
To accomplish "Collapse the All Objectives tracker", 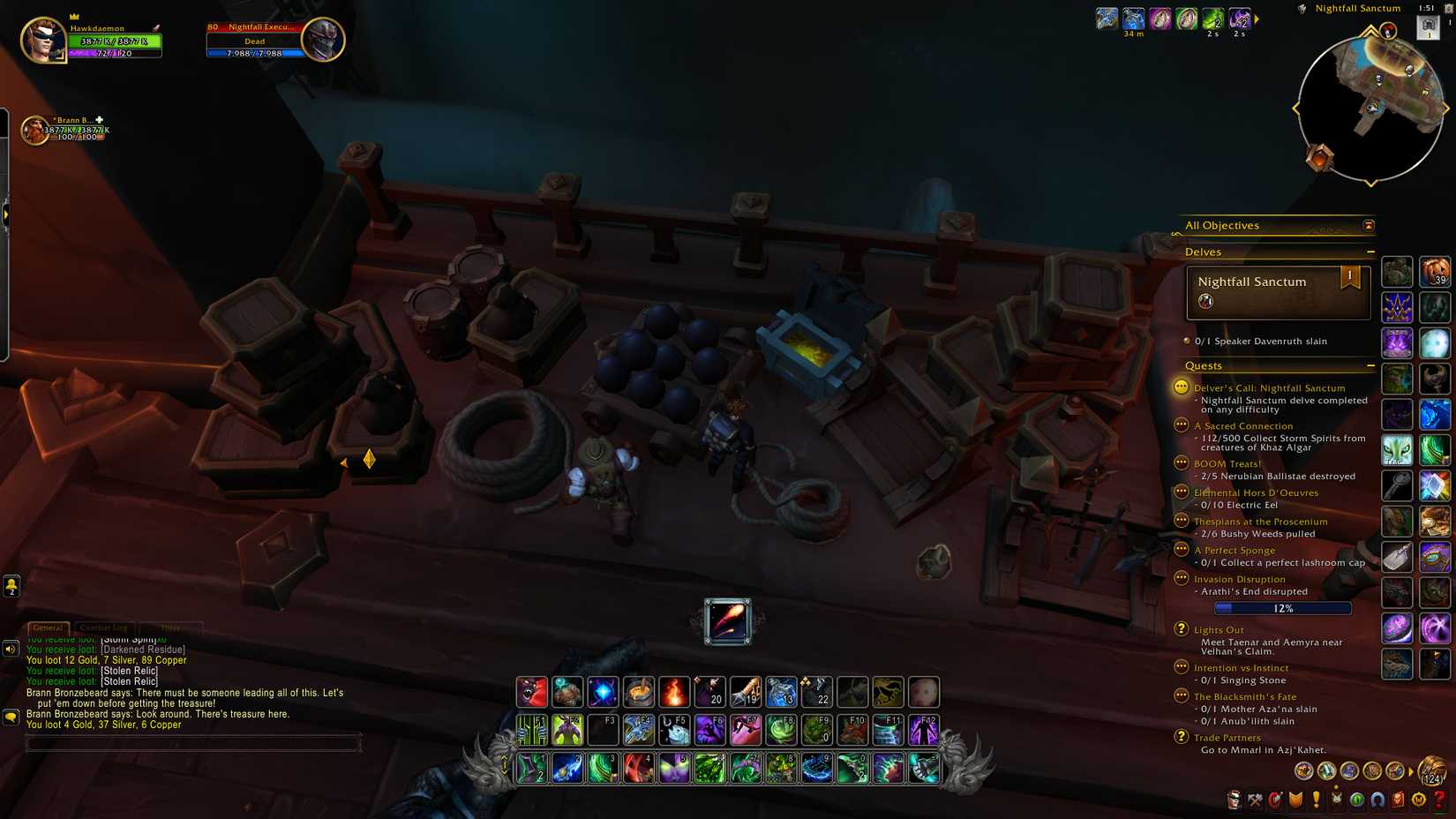I will pos(1368,226).
